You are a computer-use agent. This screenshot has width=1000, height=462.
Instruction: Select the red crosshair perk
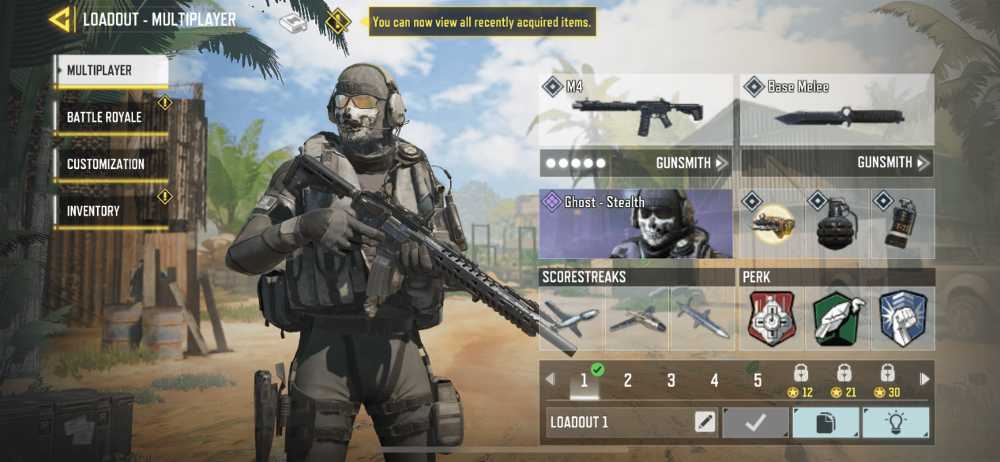pos(772,318)
